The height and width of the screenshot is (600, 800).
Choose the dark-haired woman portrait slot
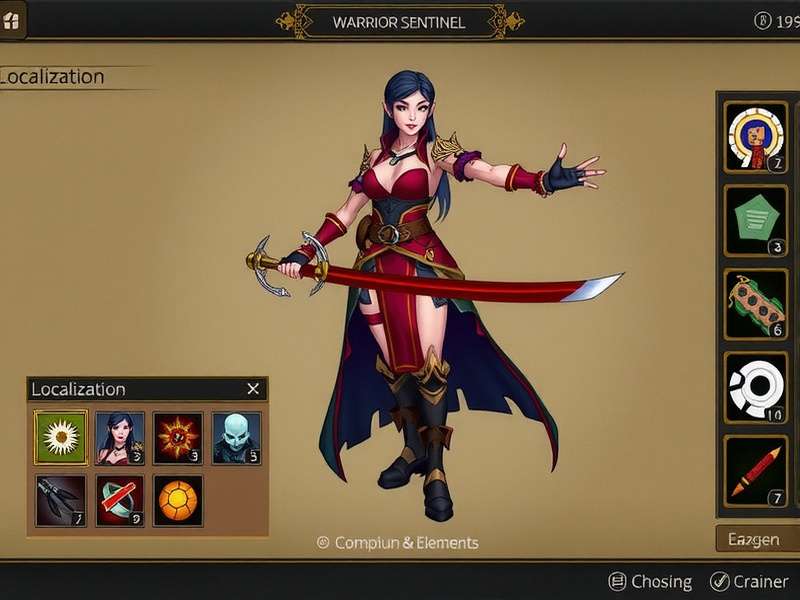pyautogui.click(x=119, y=437)
